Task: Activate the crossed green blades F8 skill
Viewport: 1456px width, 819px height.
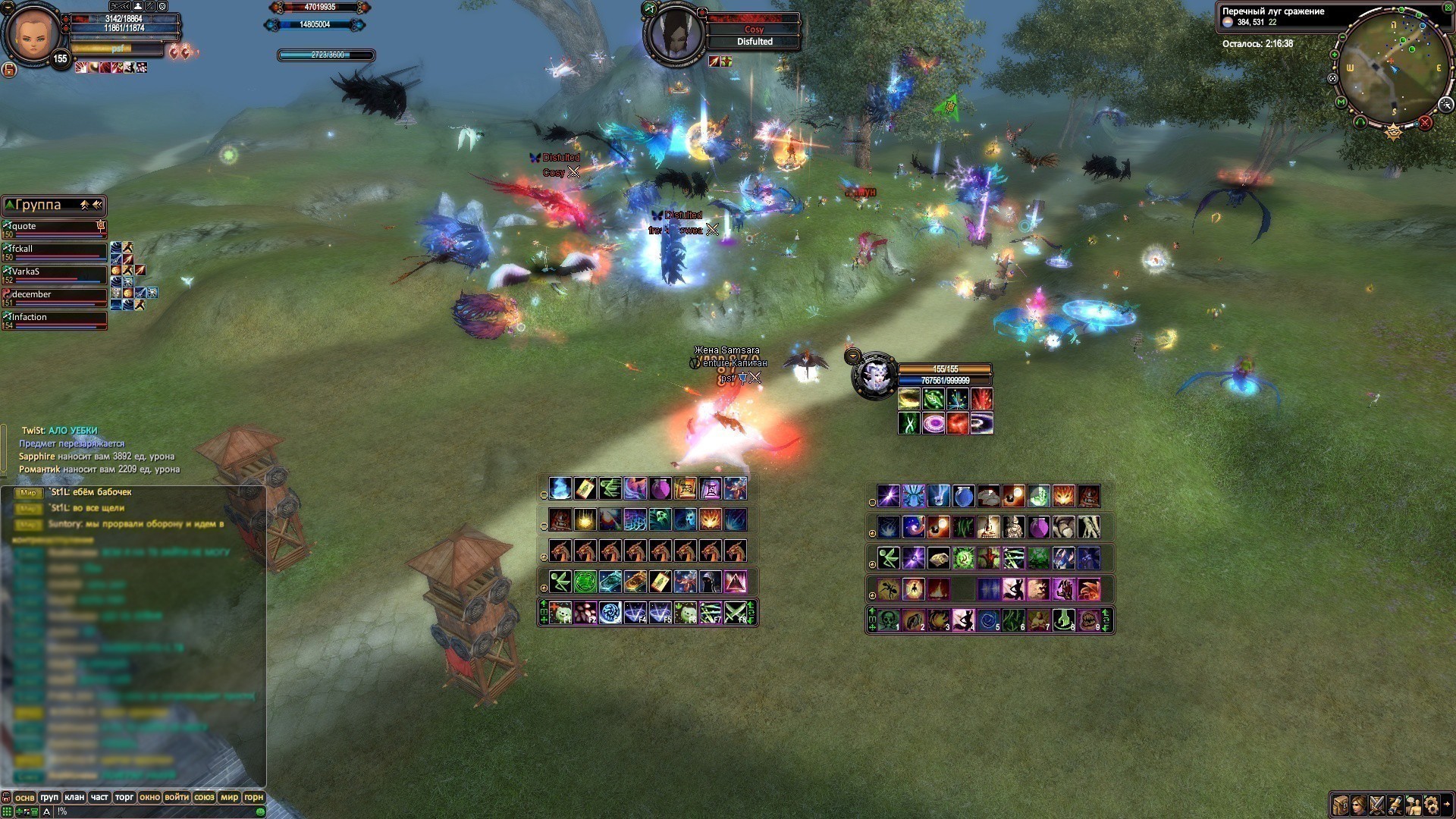Action: coord(735,613)
